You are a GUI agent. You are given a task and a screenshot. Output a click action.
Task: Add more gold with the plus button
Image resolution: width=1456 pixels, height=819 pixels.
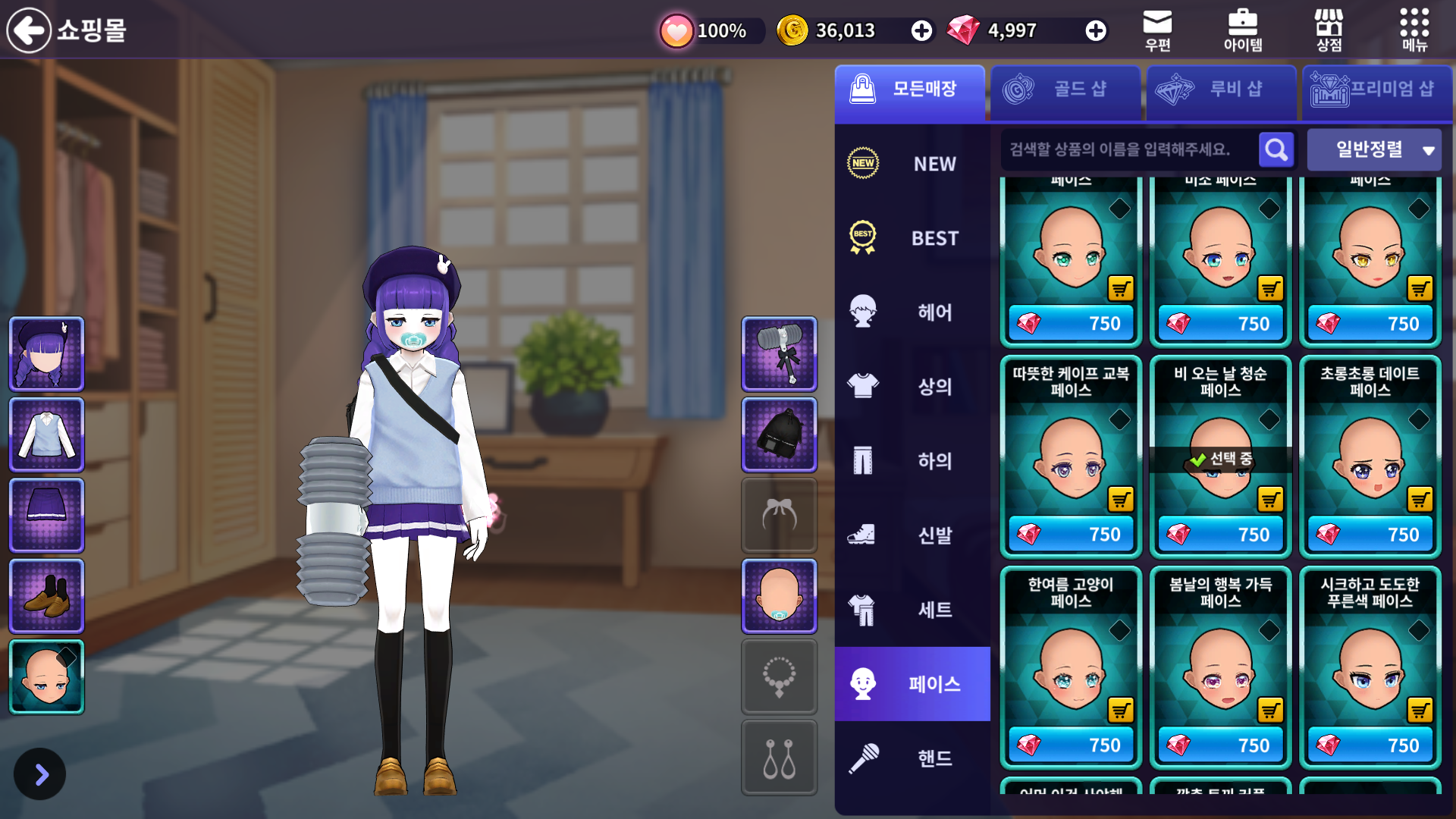coord(921,30)
